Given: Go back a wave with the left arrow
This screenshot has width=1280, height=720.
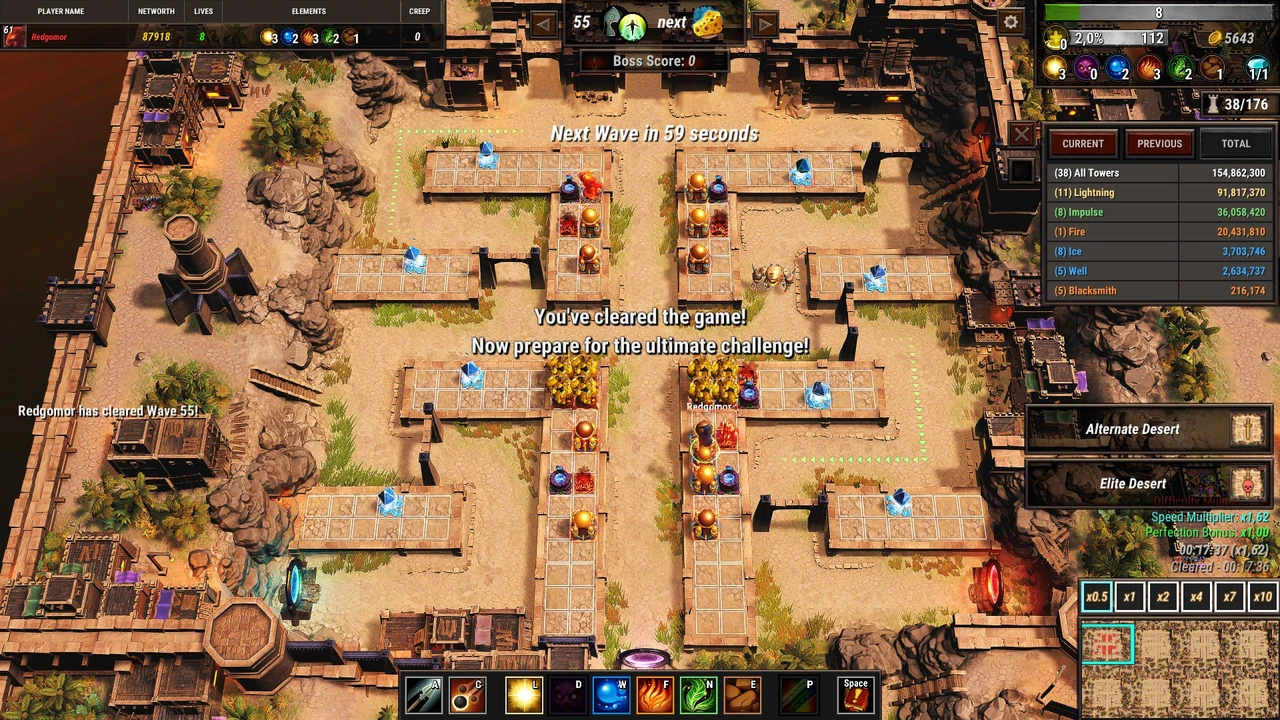Looking at the screenshot, I should pos(543,22).
